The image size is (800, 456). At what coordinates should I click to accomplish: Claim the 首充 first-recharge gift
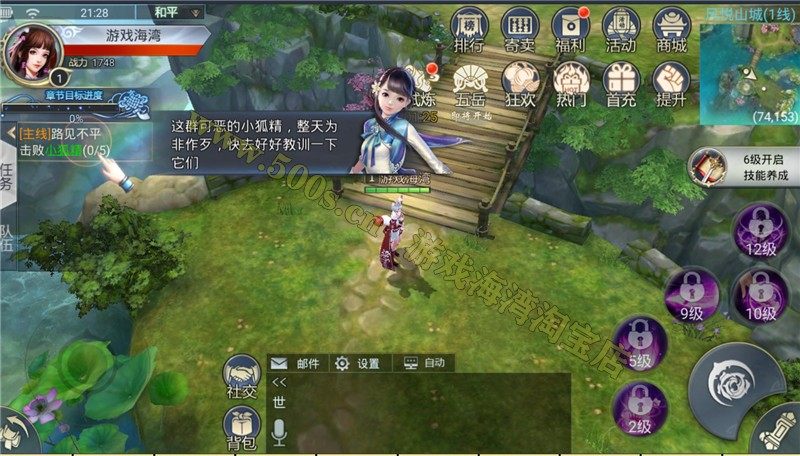[621, 82]
